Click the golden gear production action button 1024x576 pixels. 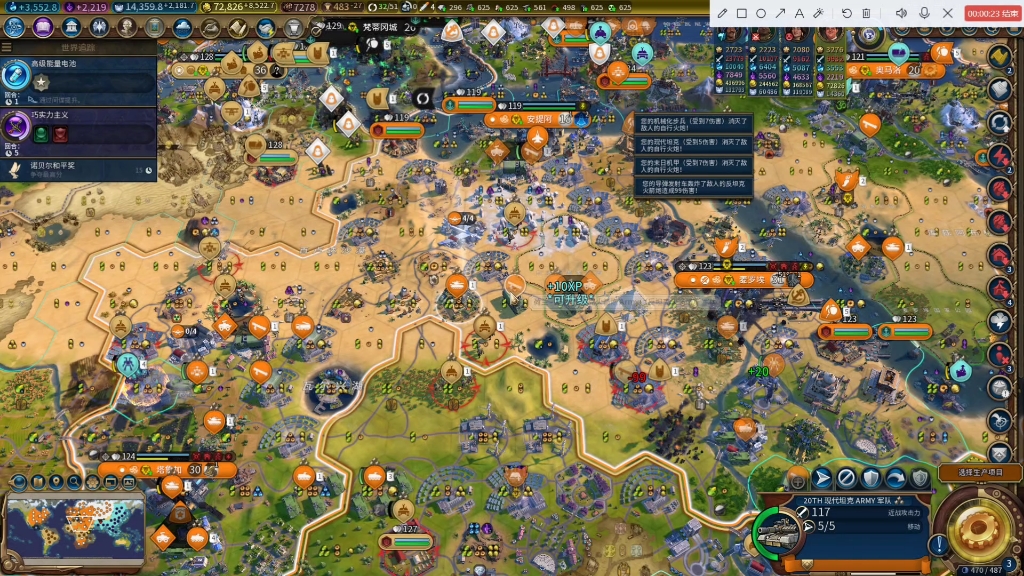coord(978,527)
